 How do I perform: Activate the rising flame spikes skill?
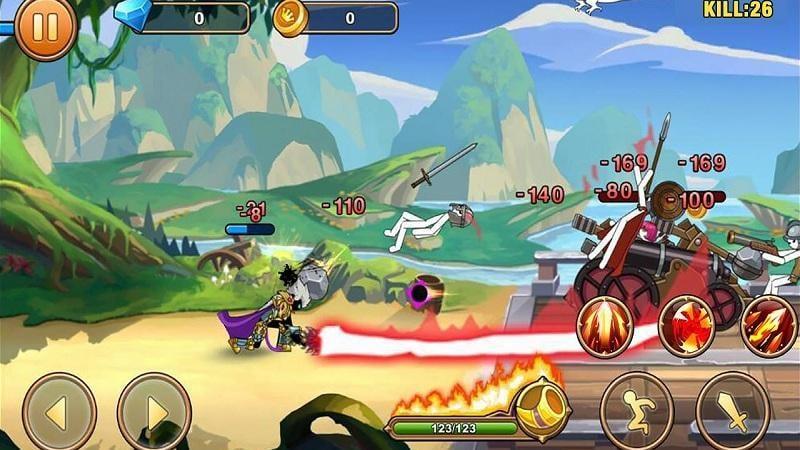pos(606,326)
